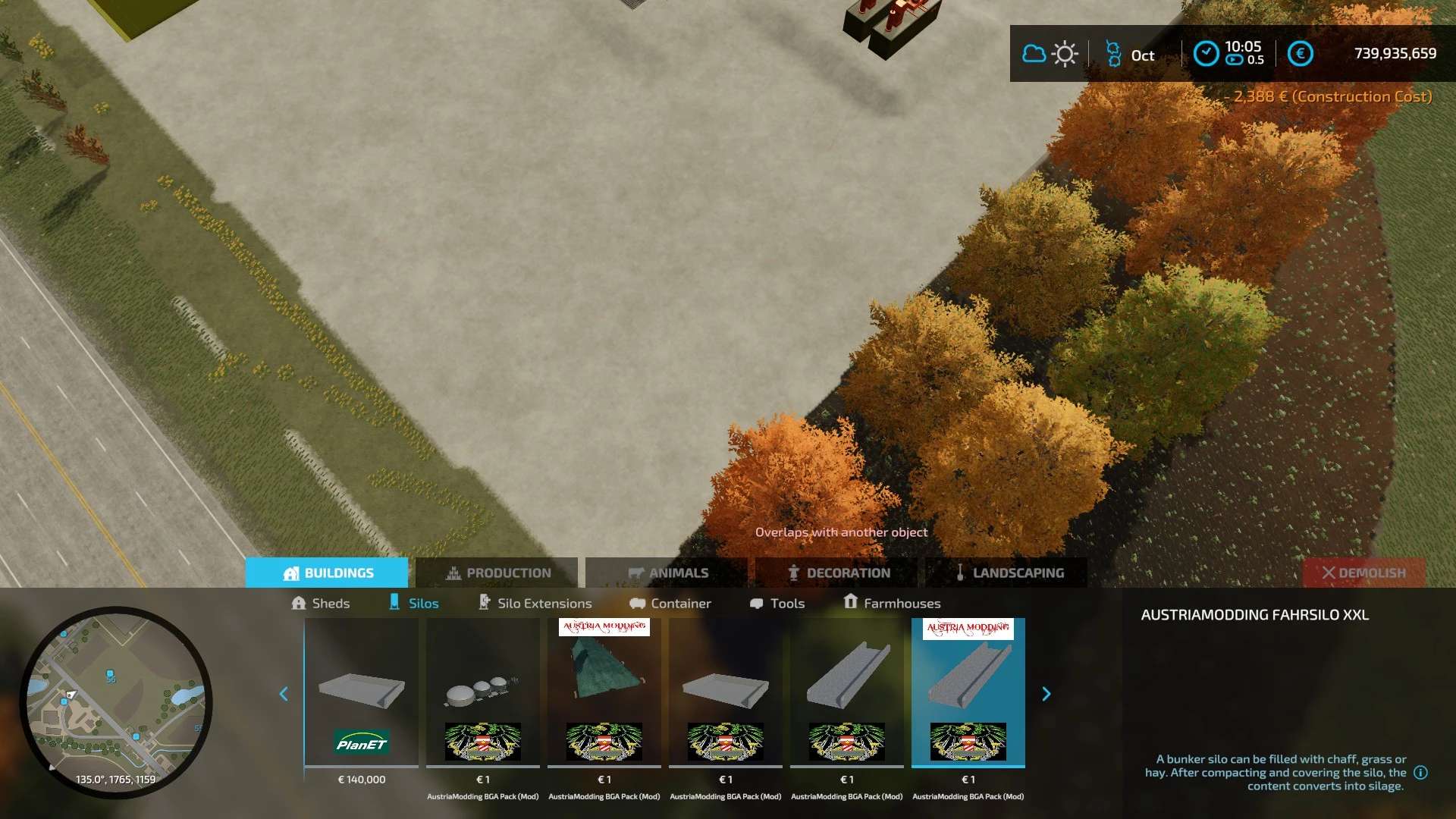This screenshot has width=1456, height=819.
Task: Switch to the Tools subcategory
Action: tap(777, 603)
